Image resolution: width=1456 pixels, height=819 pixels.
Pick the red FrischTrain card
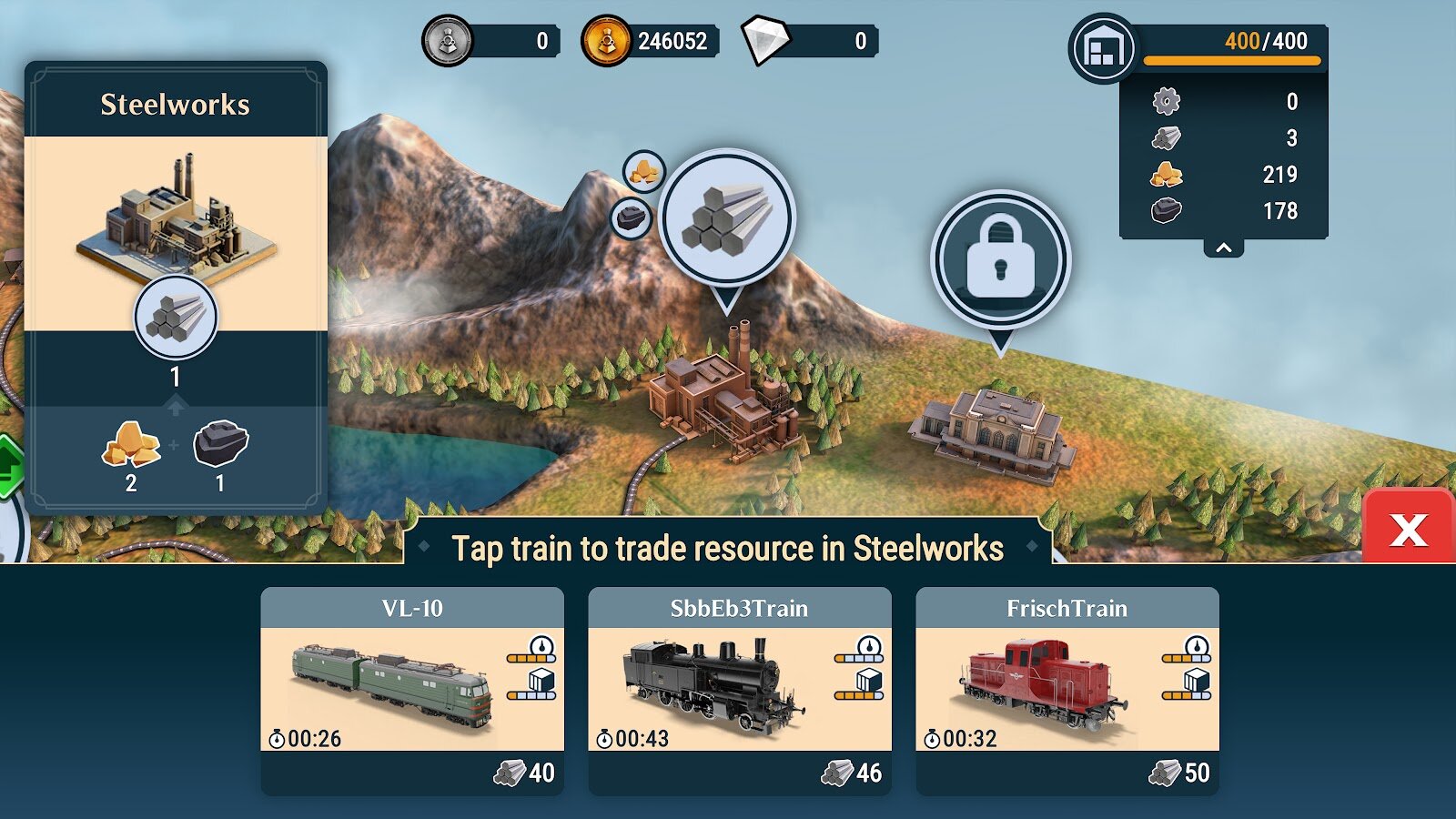point(1067,690)
